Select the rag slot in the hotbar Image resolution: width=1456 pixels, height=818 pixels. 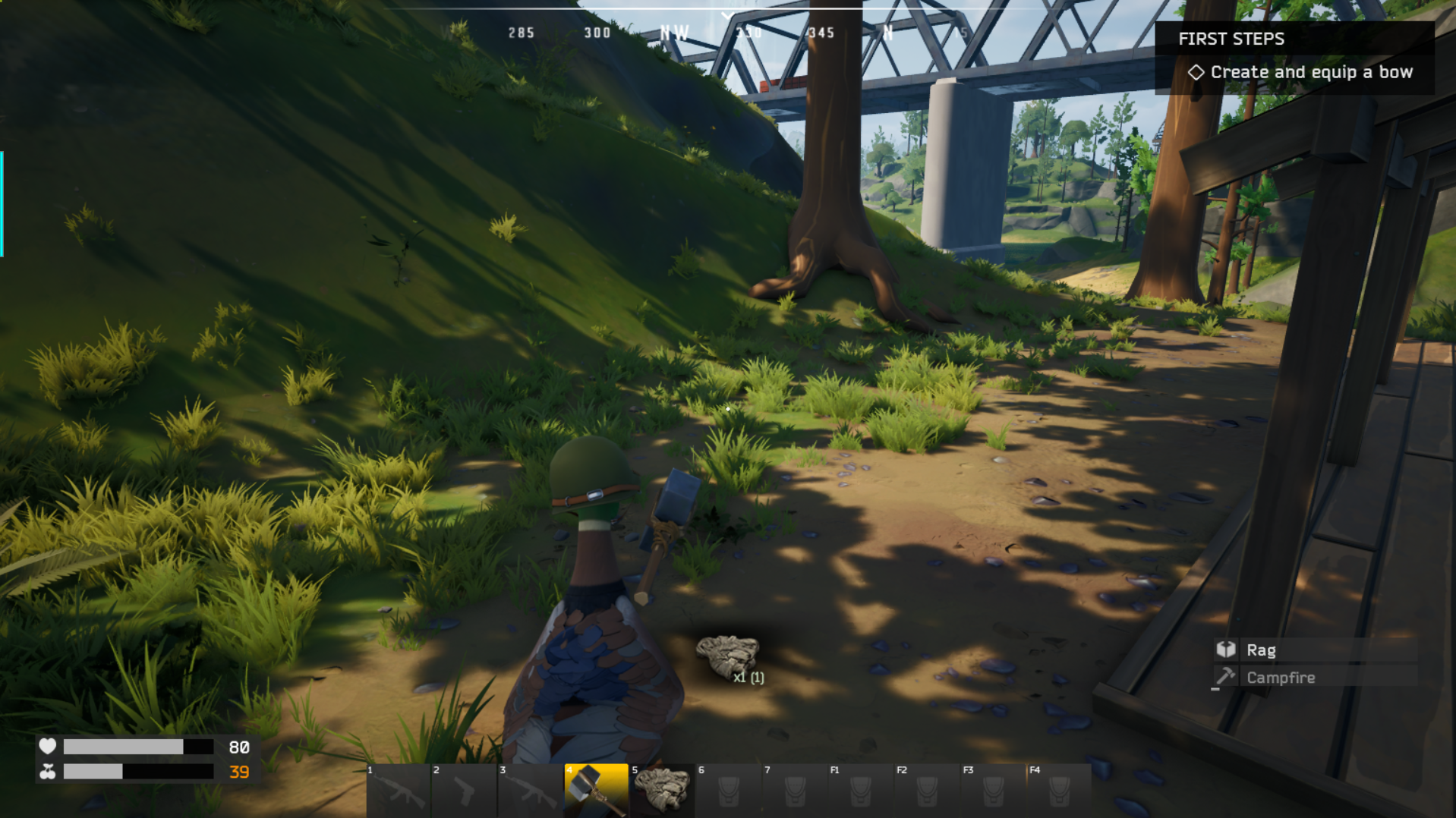[661, 790]
